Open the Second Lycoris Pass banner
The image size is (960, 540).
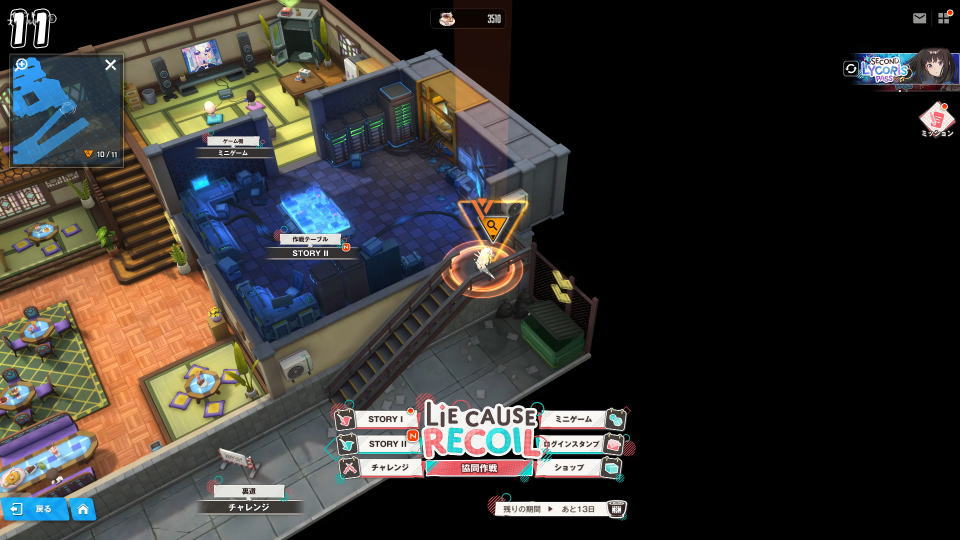point(903,67)
